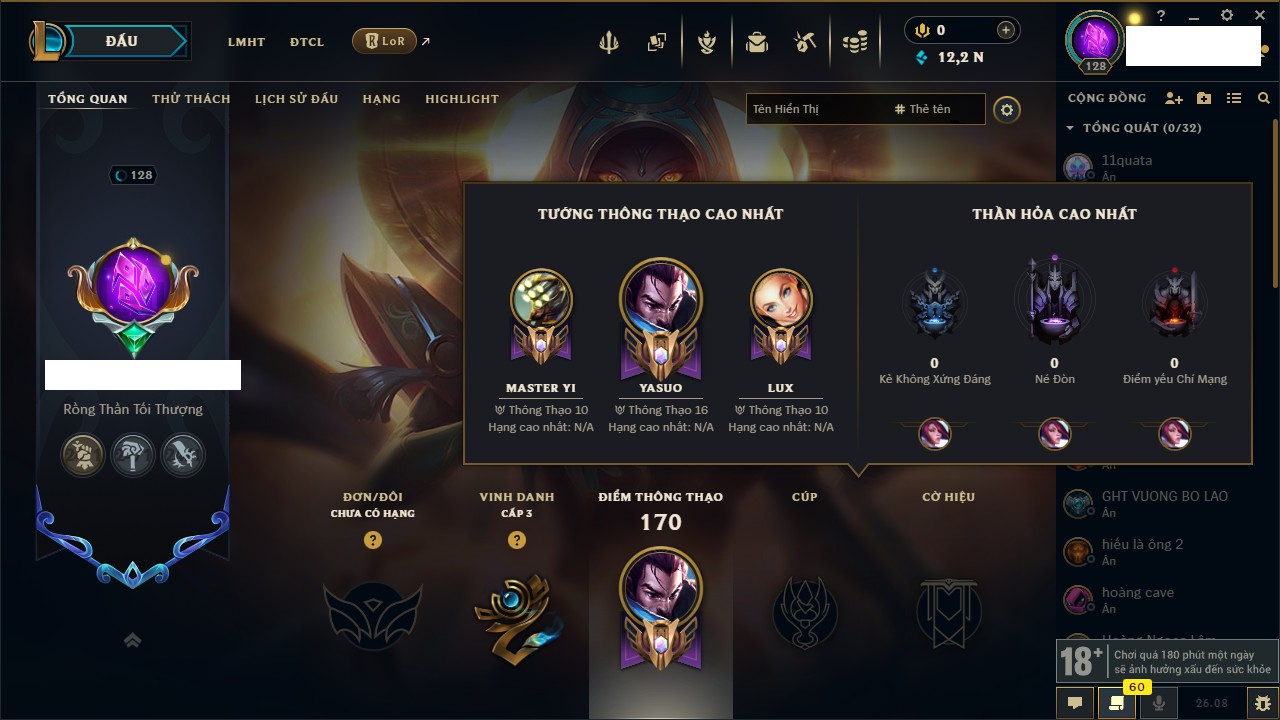Open the LMHT home section
Screen dimensions: 1280x720
pos(246,42)
